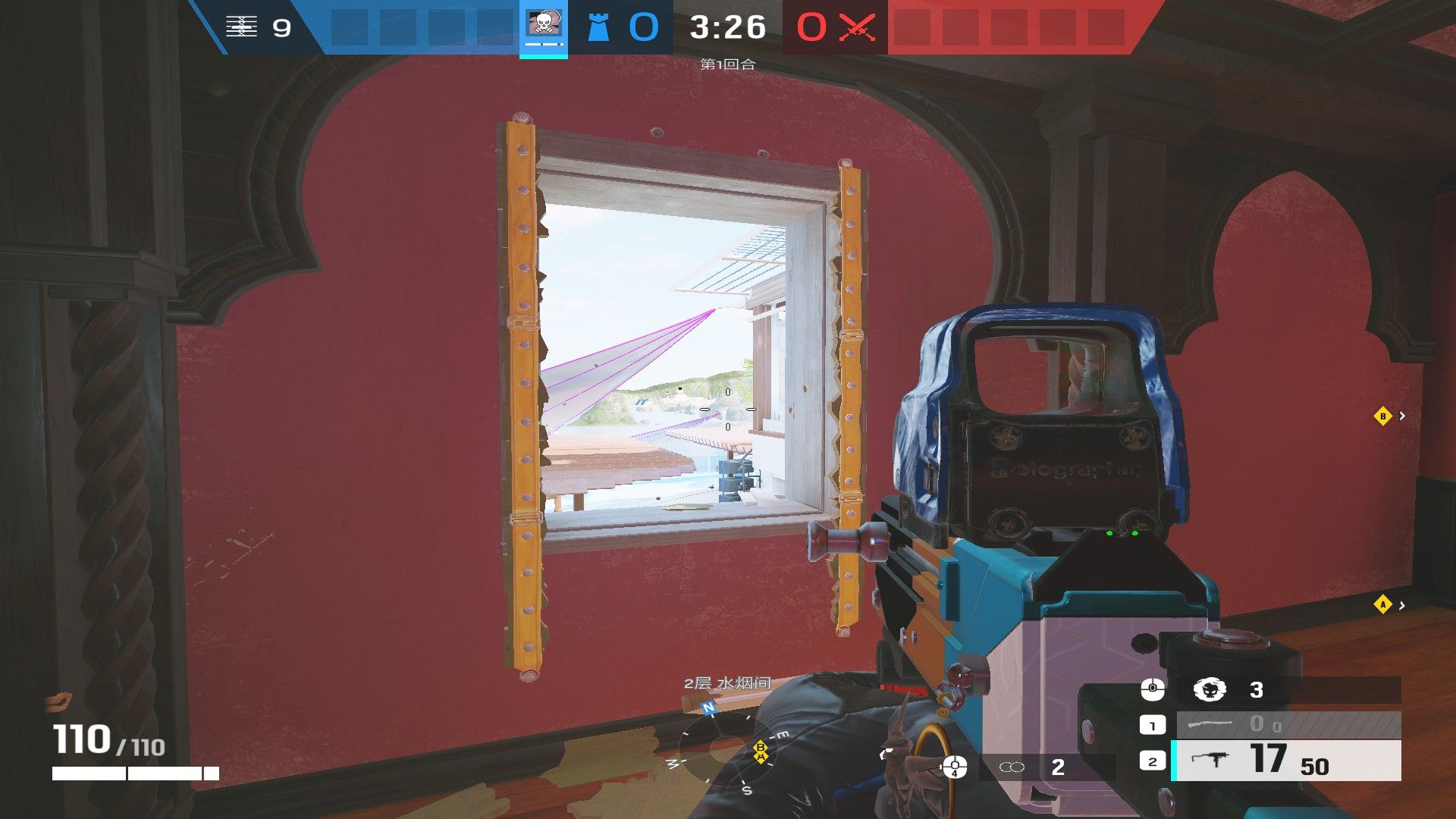Select the submachine gun in slot 2

pyautogui.click(x=1287, y=761)
